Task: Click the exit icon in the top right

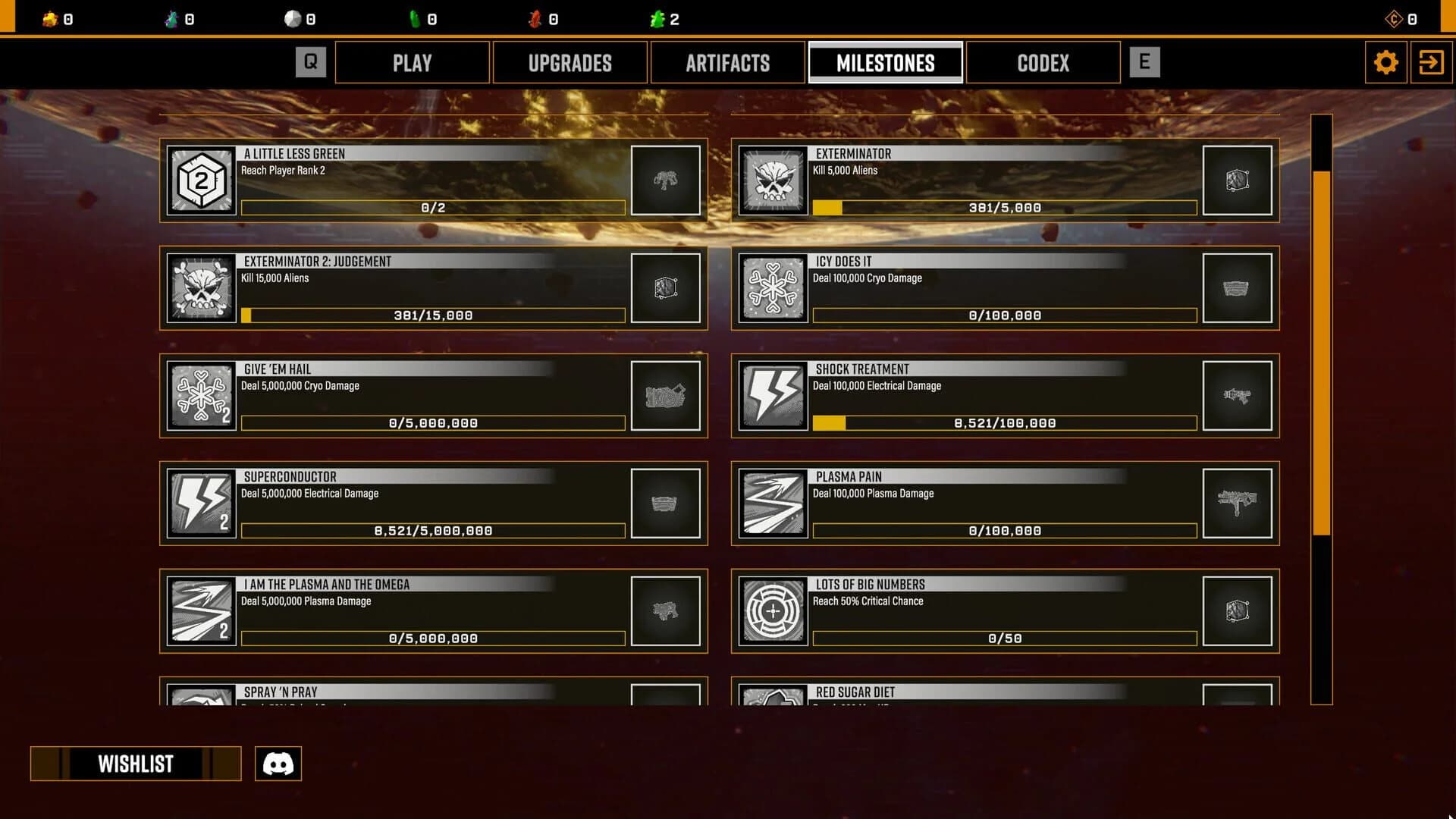Action: 1432,62
